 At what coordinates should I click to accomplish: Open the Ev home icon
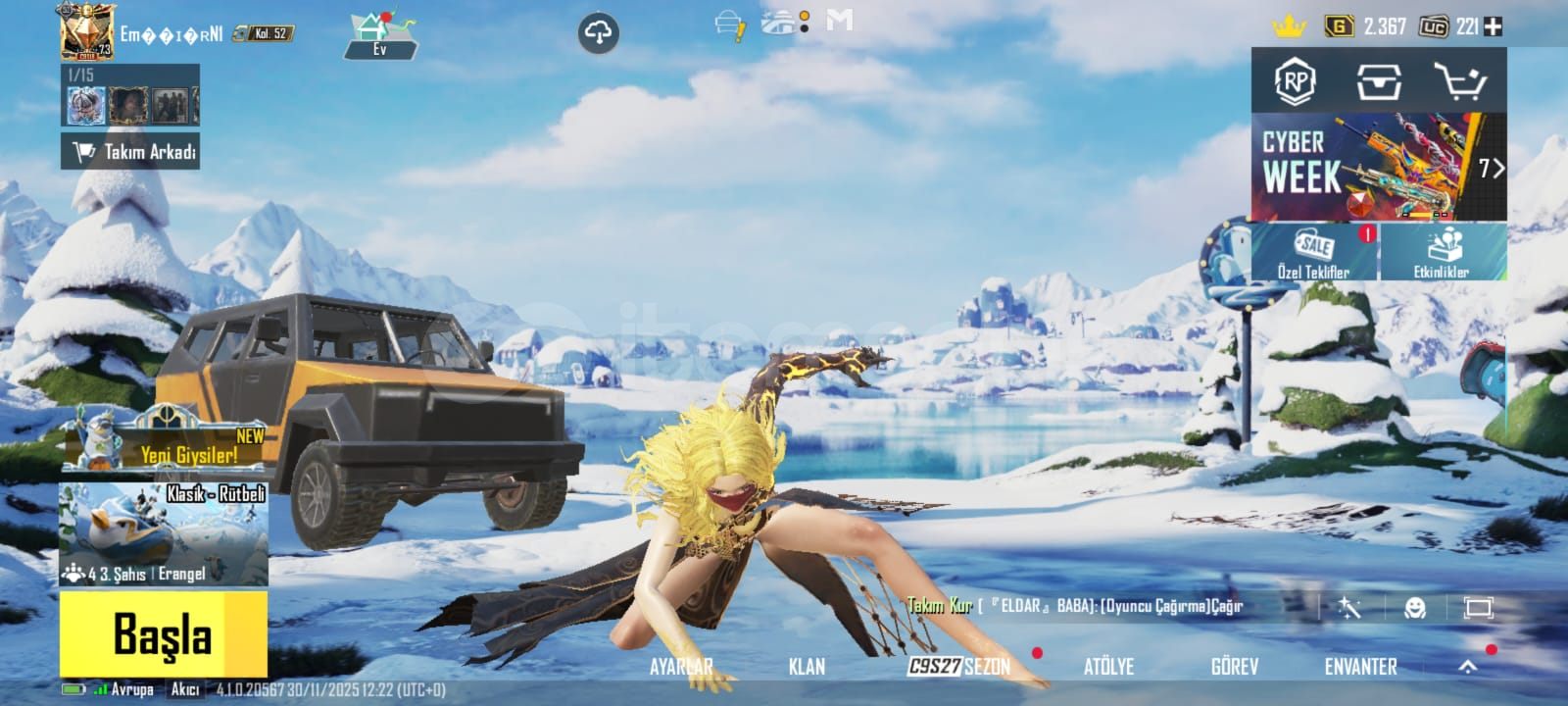(x=380, y=36)
